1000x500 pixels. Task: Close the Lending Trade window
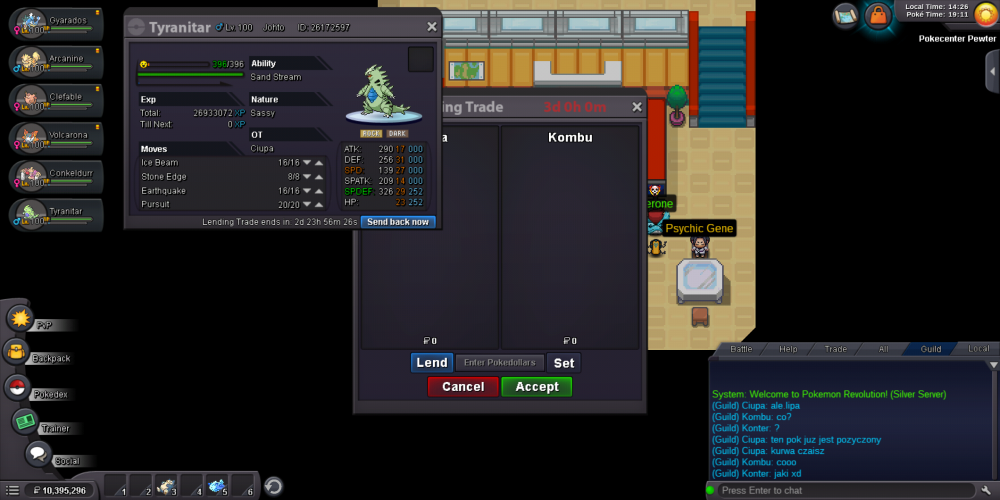point(638,107)
